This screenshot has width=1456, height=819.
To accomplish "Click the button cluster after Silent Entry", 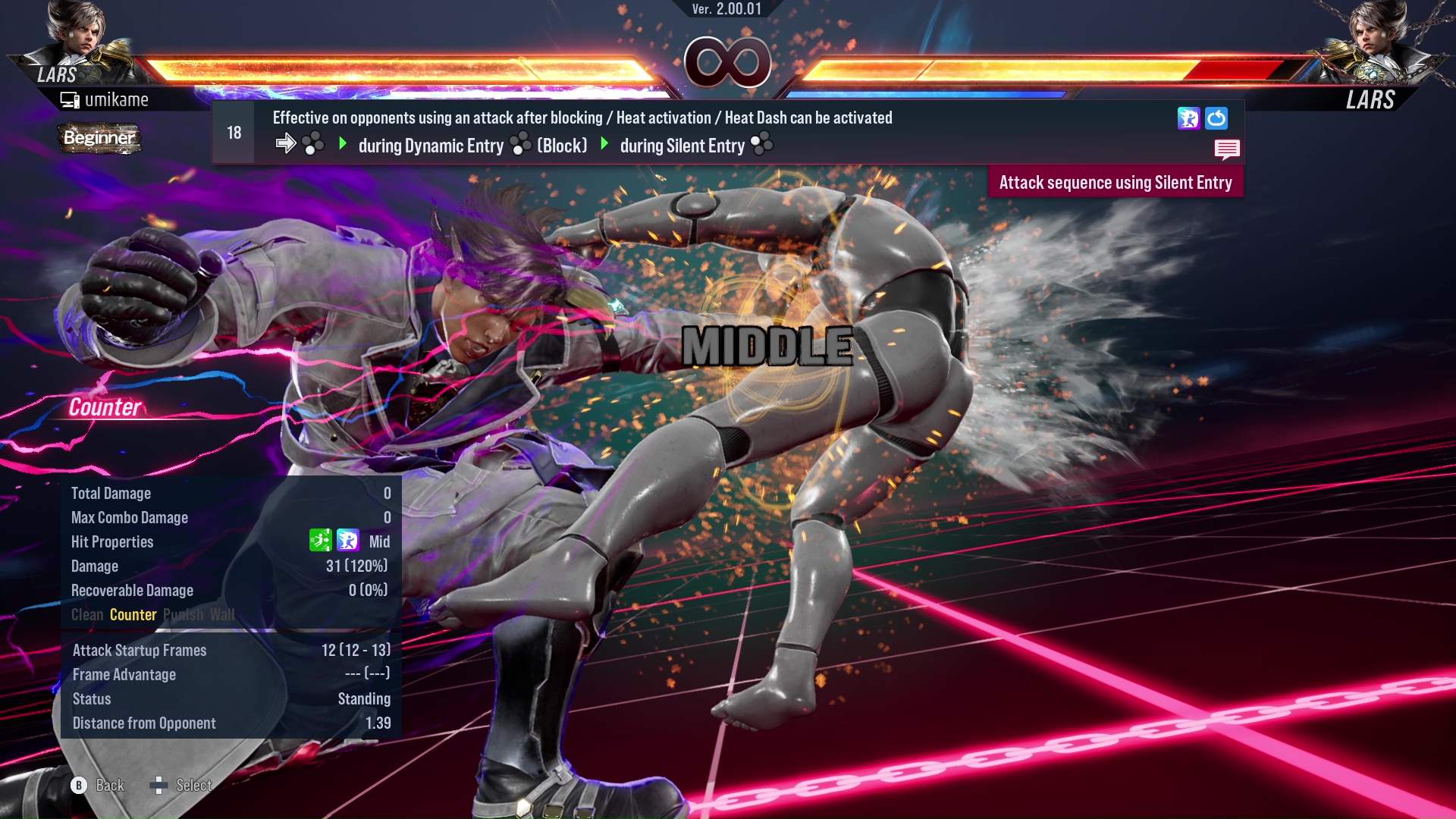I will point(761,144).
